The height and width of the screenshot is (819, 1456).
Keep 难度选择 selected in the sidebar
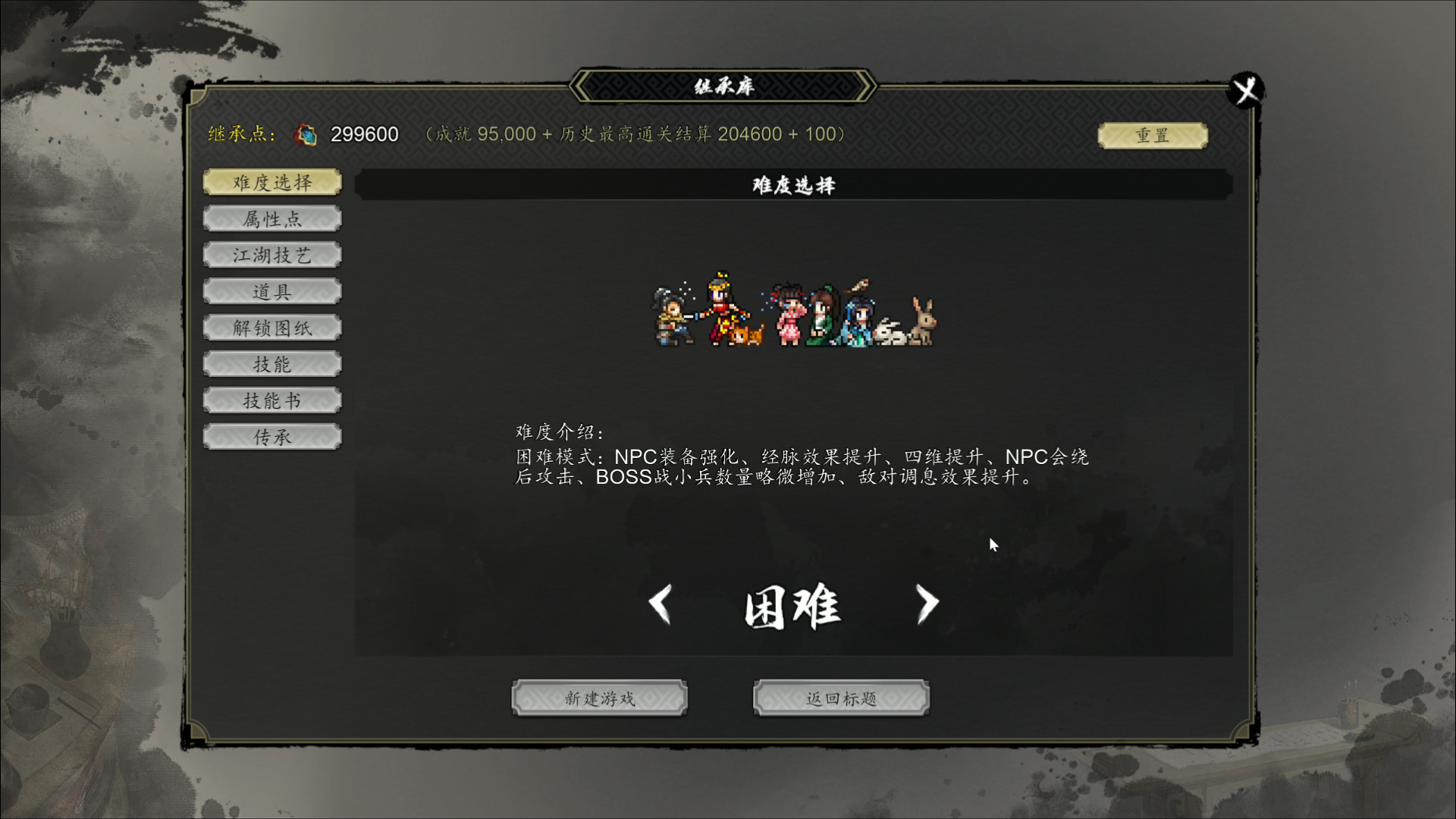click(x=271, y=182)
